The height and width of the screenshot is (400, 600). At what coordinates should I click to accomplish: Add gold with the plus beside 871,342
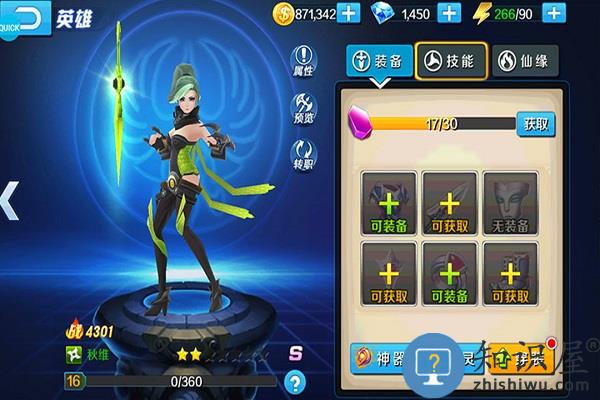pos(348,13)
